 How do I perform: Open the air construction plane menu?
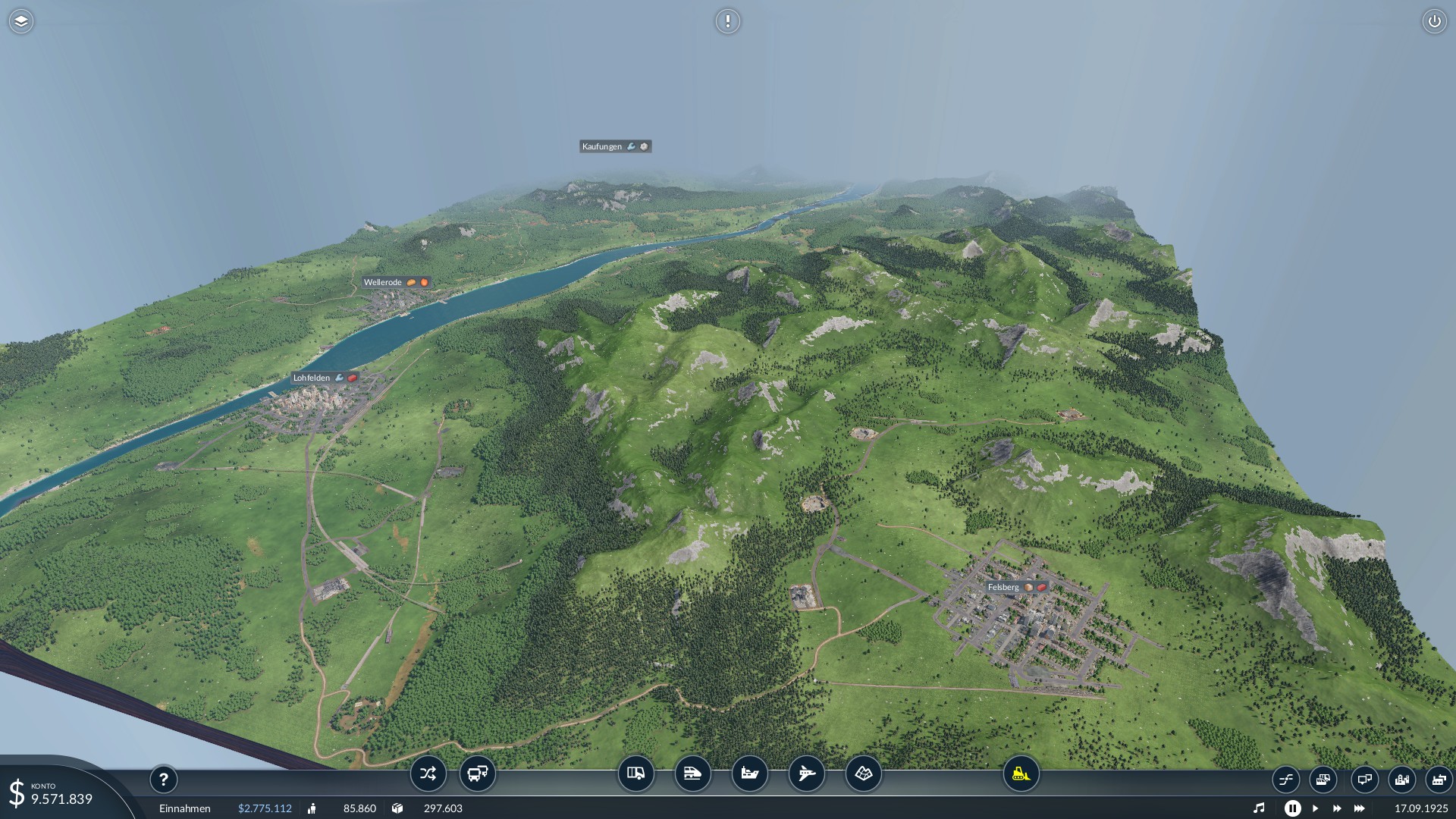(x=806, y=774)
